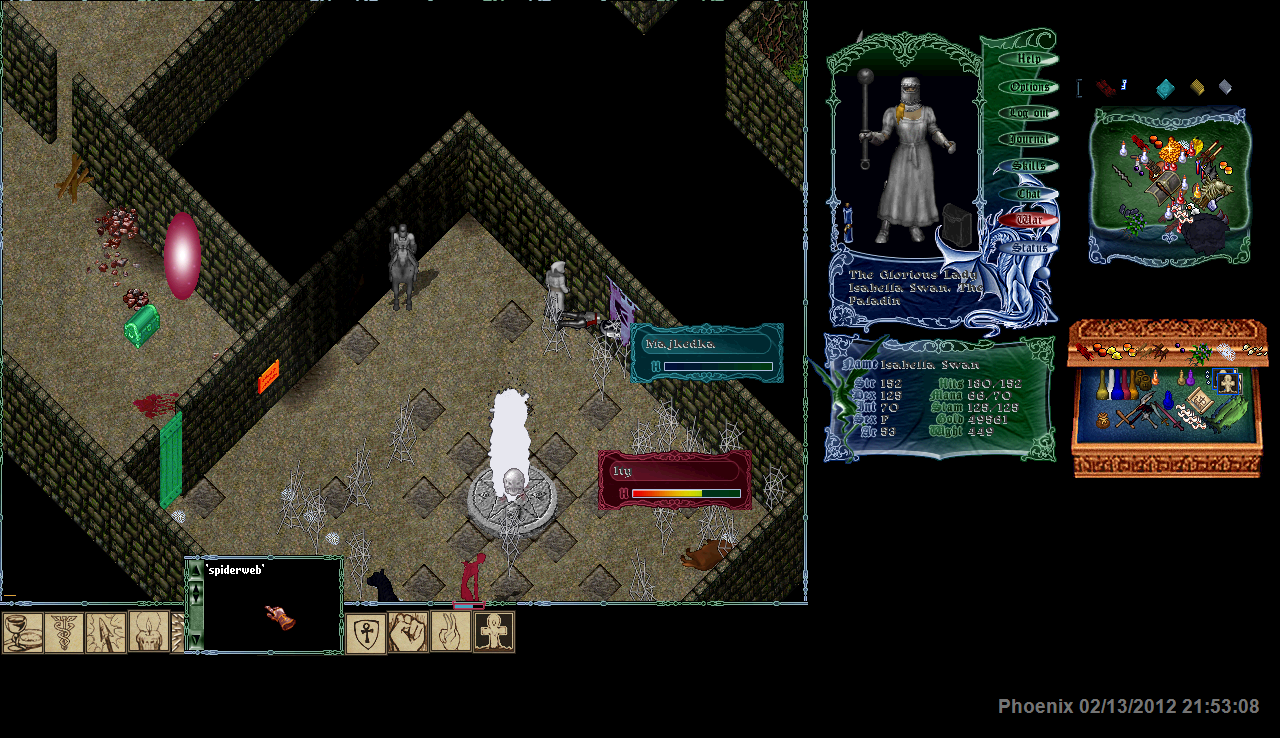This screenshot has height=738, width=1280.
Task: Click the lit candle icon
Action: pos(148,632)
